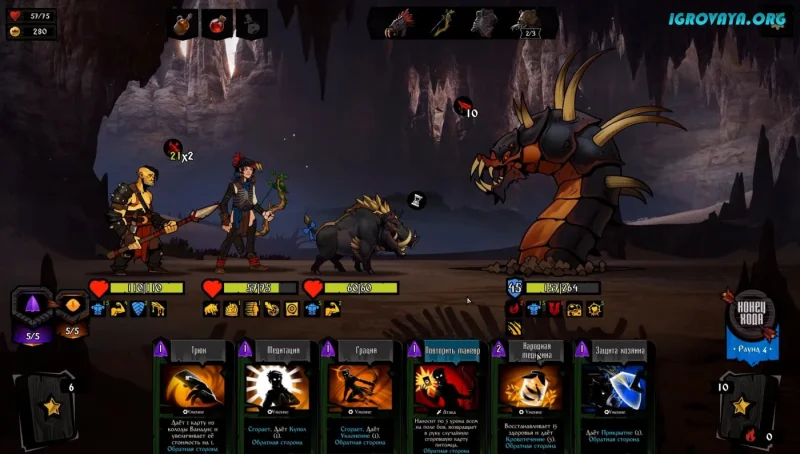Select the orange gem resource counter

tap(72, 307)
